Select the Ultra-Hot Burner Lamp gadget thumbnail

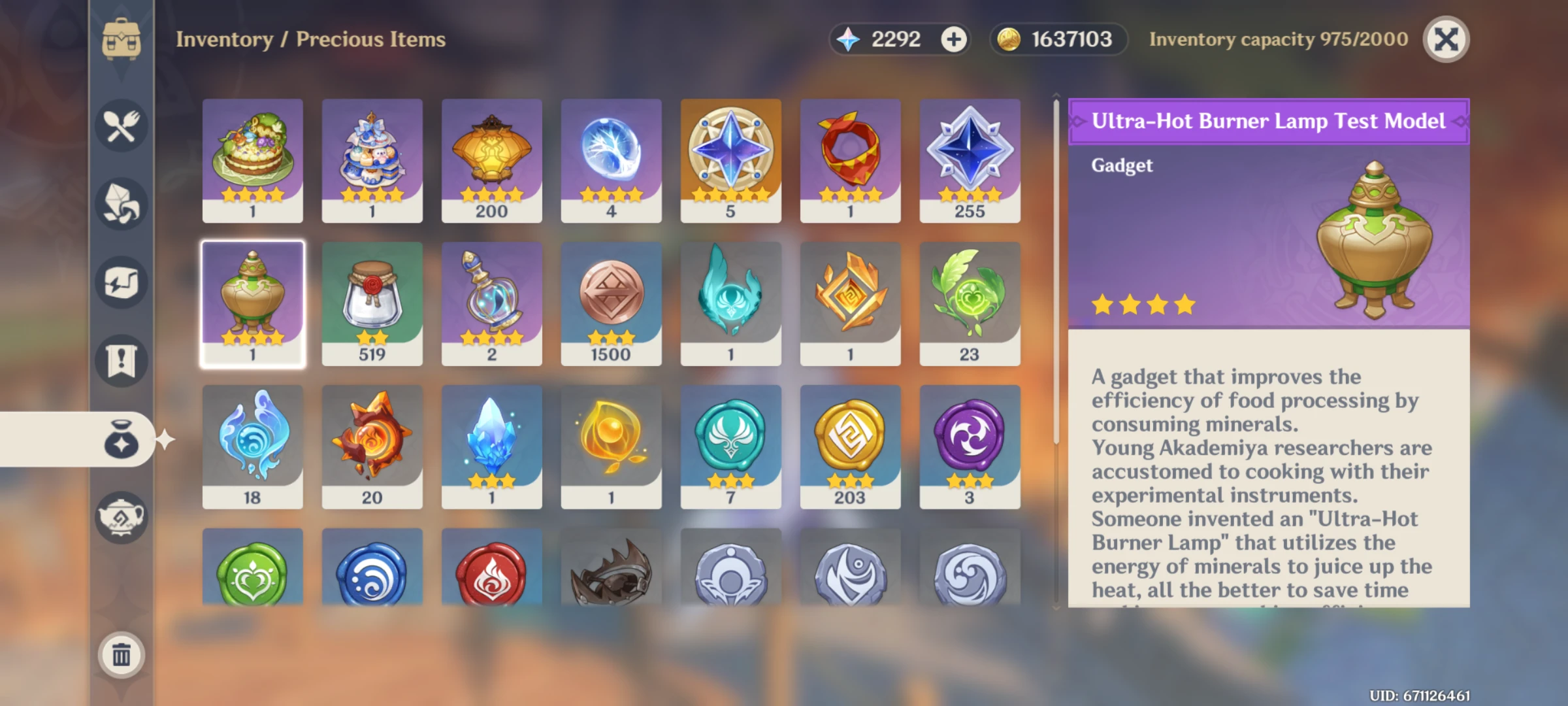coord(253,301)
